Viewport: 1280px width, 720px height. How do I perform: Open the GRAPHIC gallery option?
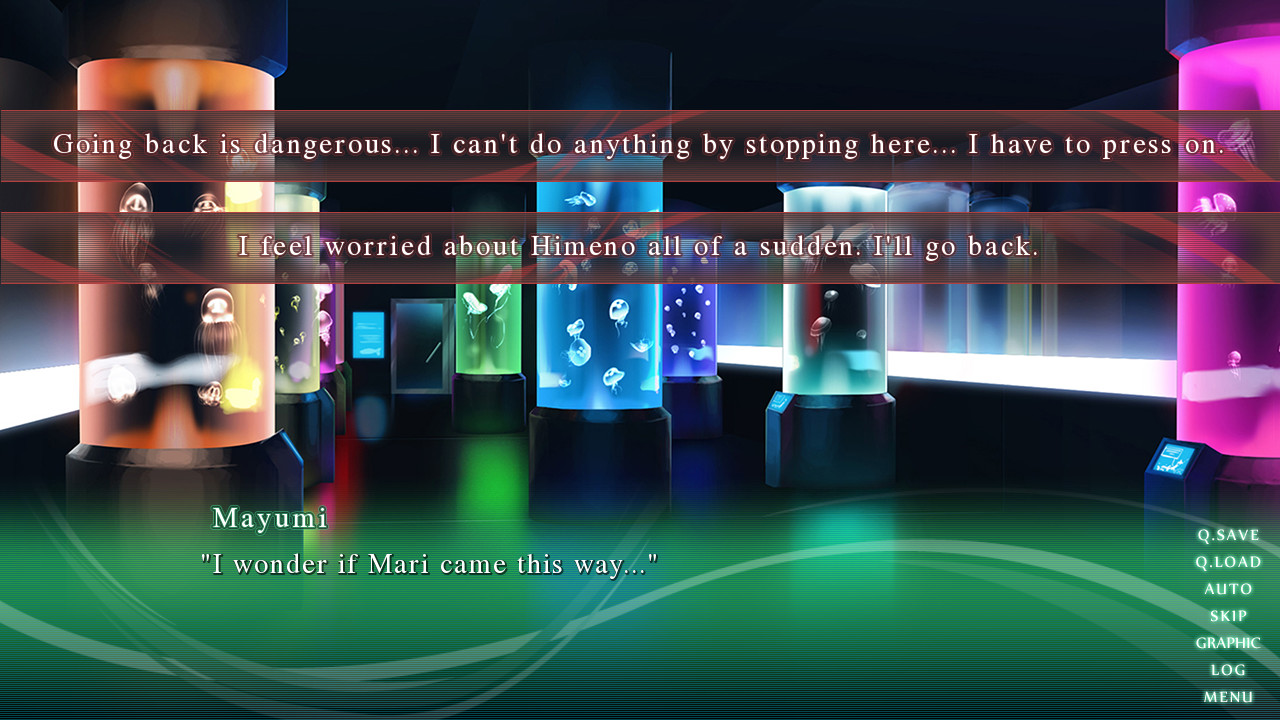click(x=1228, y=643)
